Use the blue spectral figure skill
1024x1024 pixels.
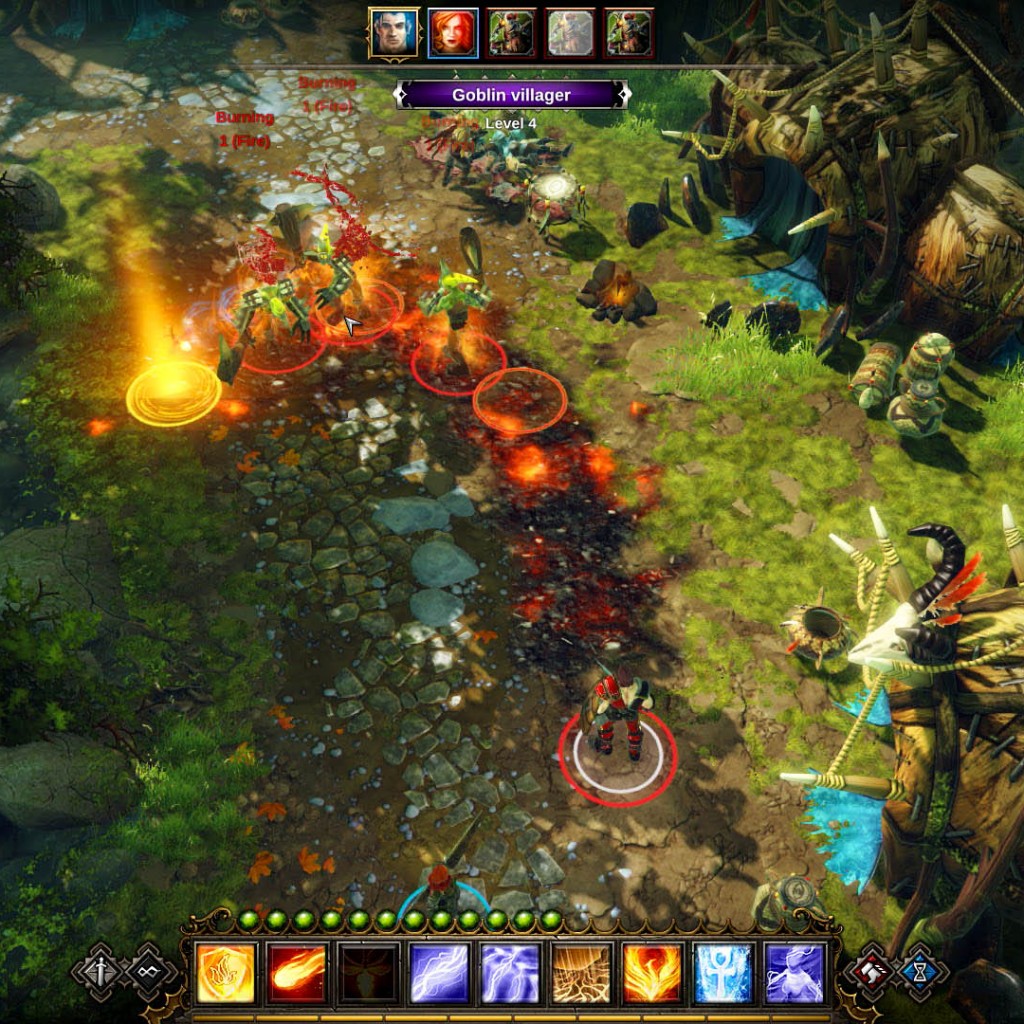click(794, 973)
